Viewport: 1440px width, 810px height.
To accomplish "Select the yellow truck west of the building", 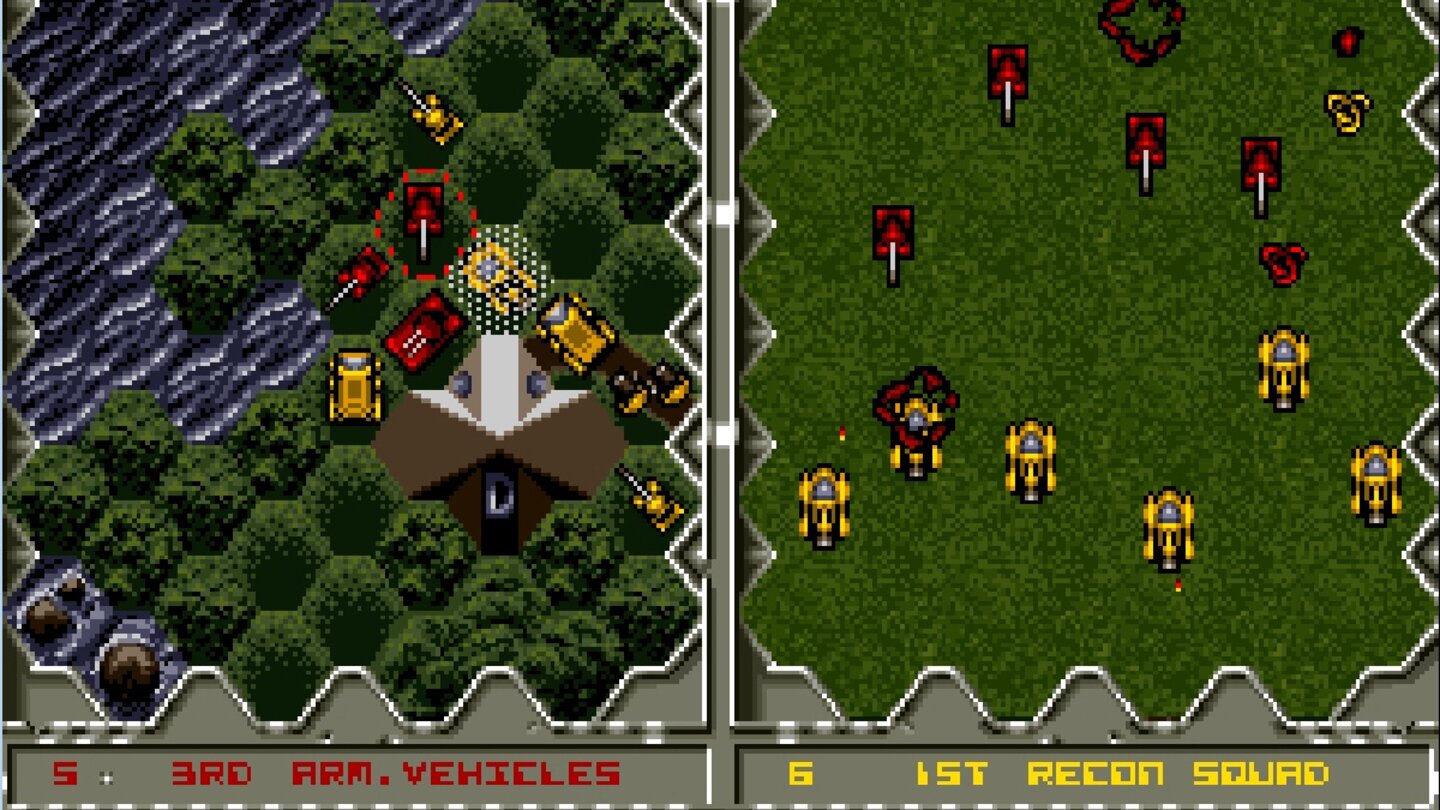I will (x=356, y=382).
